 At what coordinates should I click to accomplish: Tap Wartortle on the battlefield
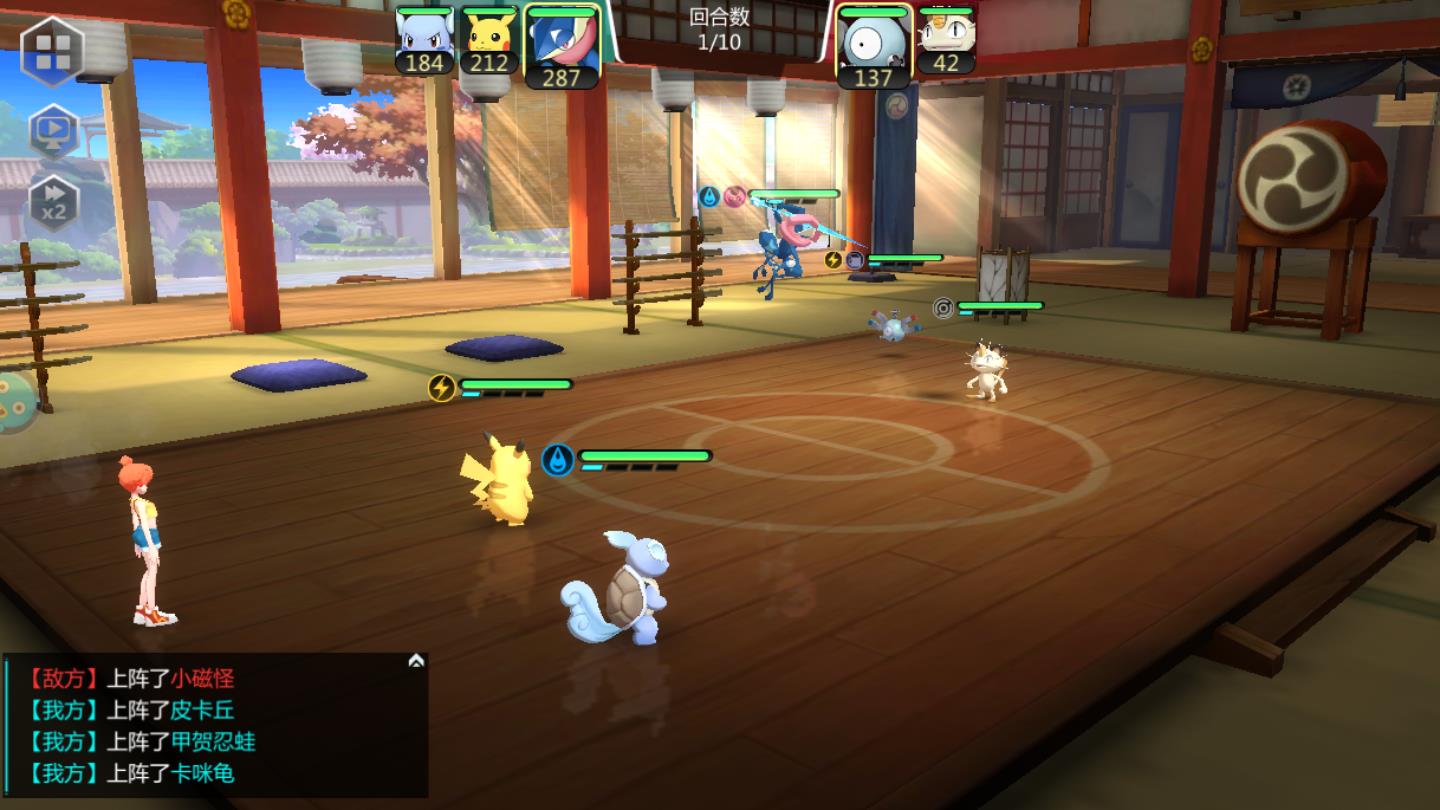622,585
